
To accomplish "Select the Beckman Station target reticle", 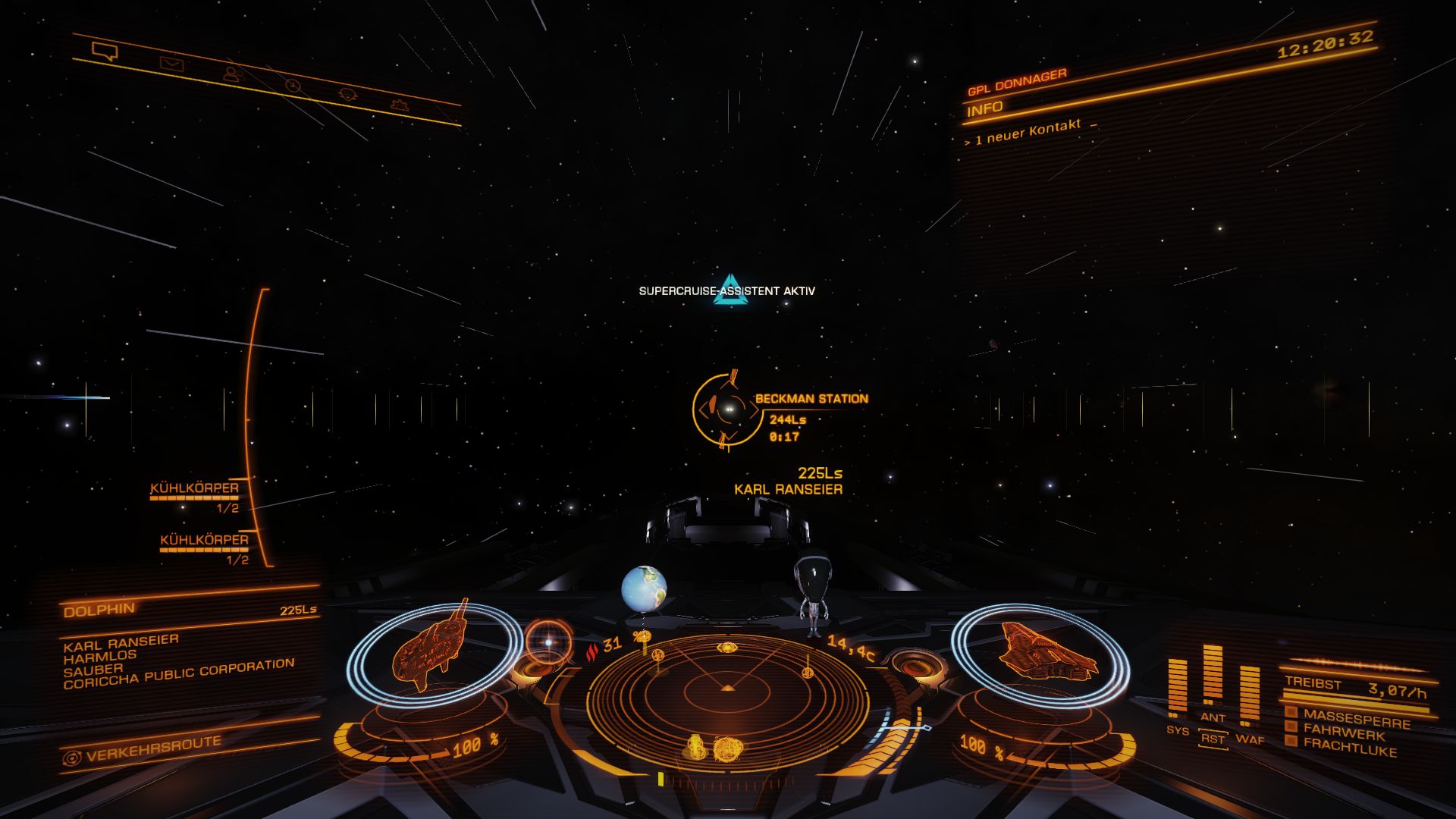I will (726, 409).
